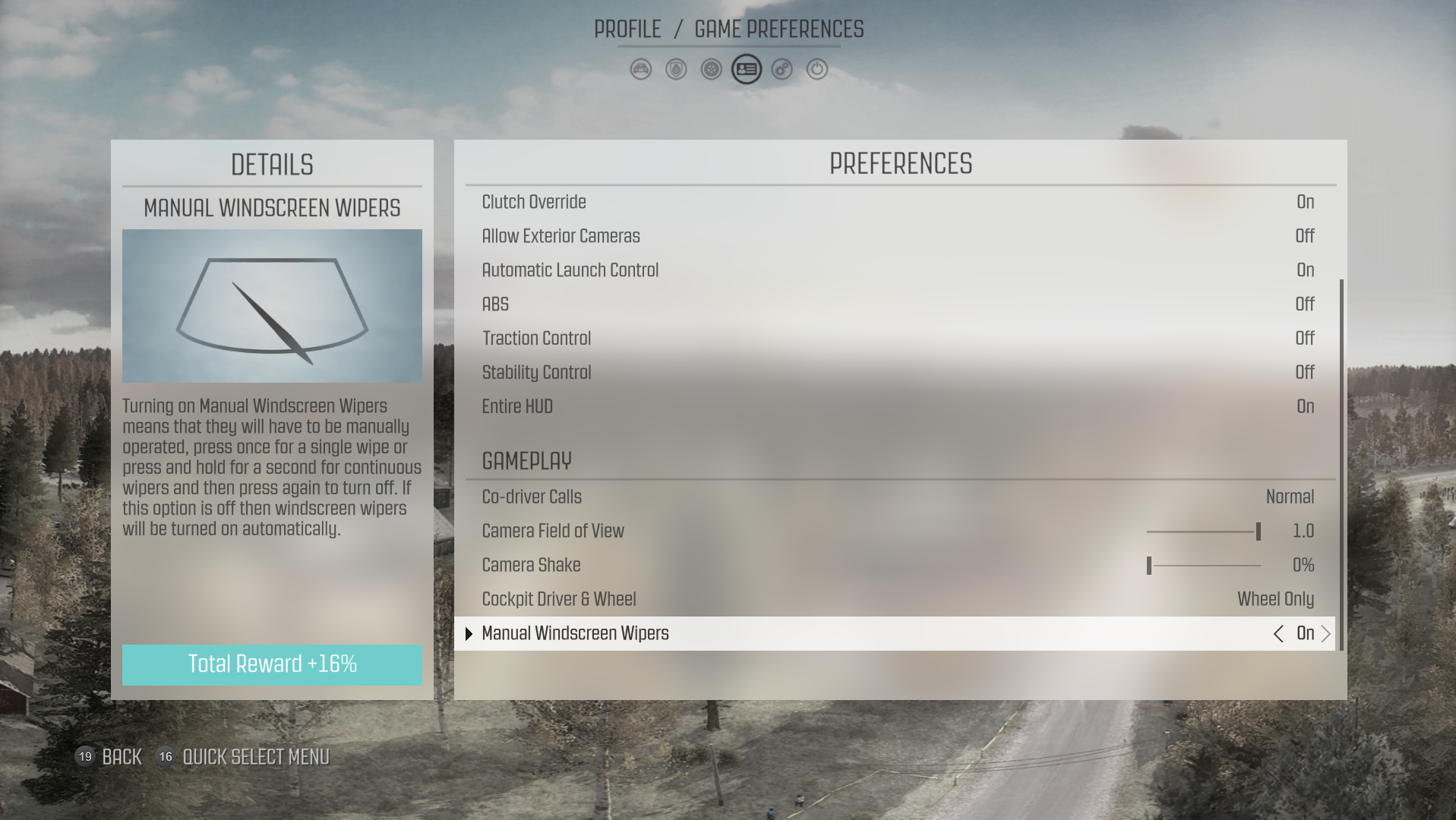Choose the Allow Exterior Cameras row
1456x820 pixels.
coord(898,236)
